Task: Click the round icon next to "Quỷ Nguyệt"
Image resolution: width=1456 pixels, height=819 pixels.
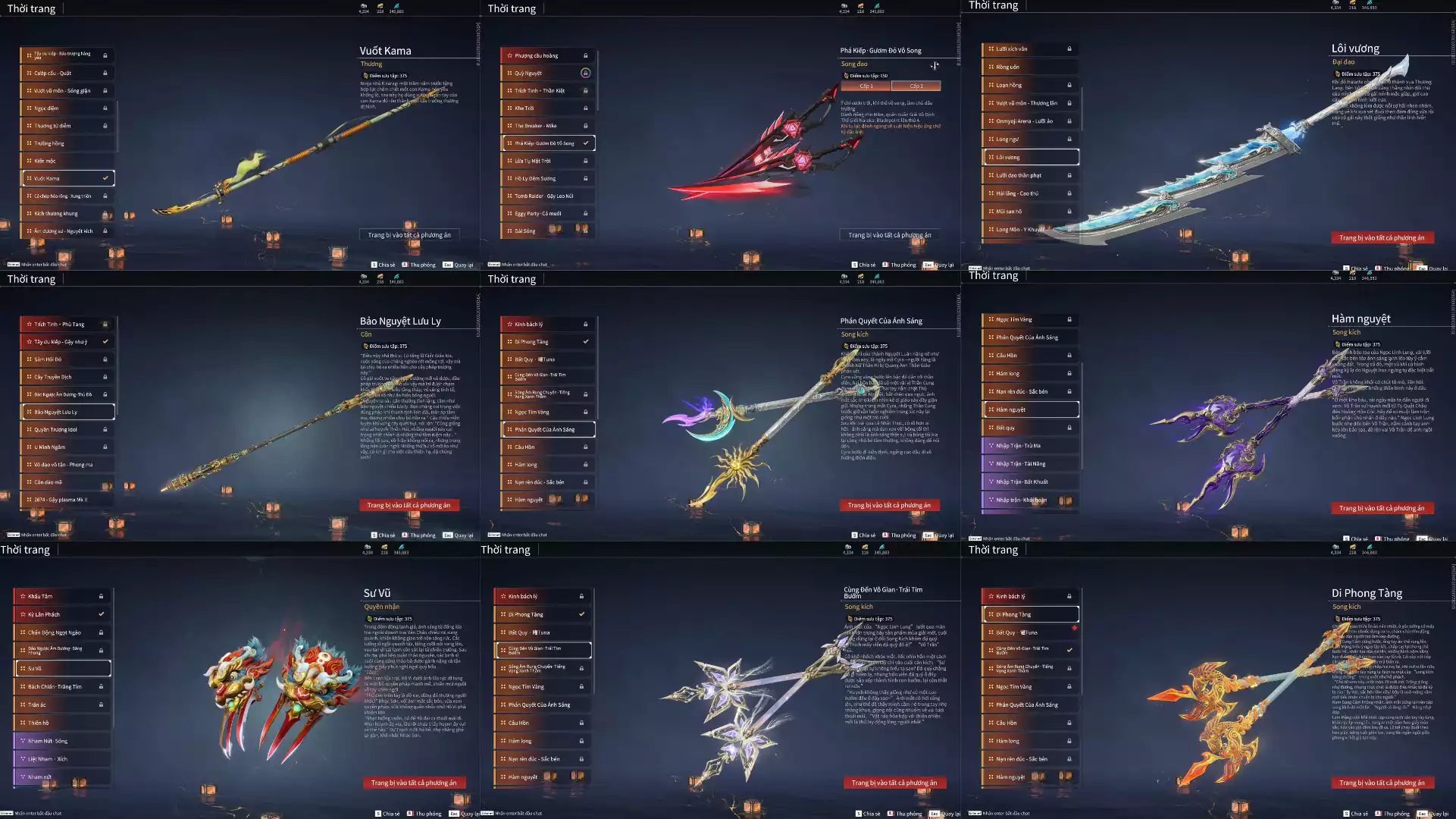Action: click(586, 73)
